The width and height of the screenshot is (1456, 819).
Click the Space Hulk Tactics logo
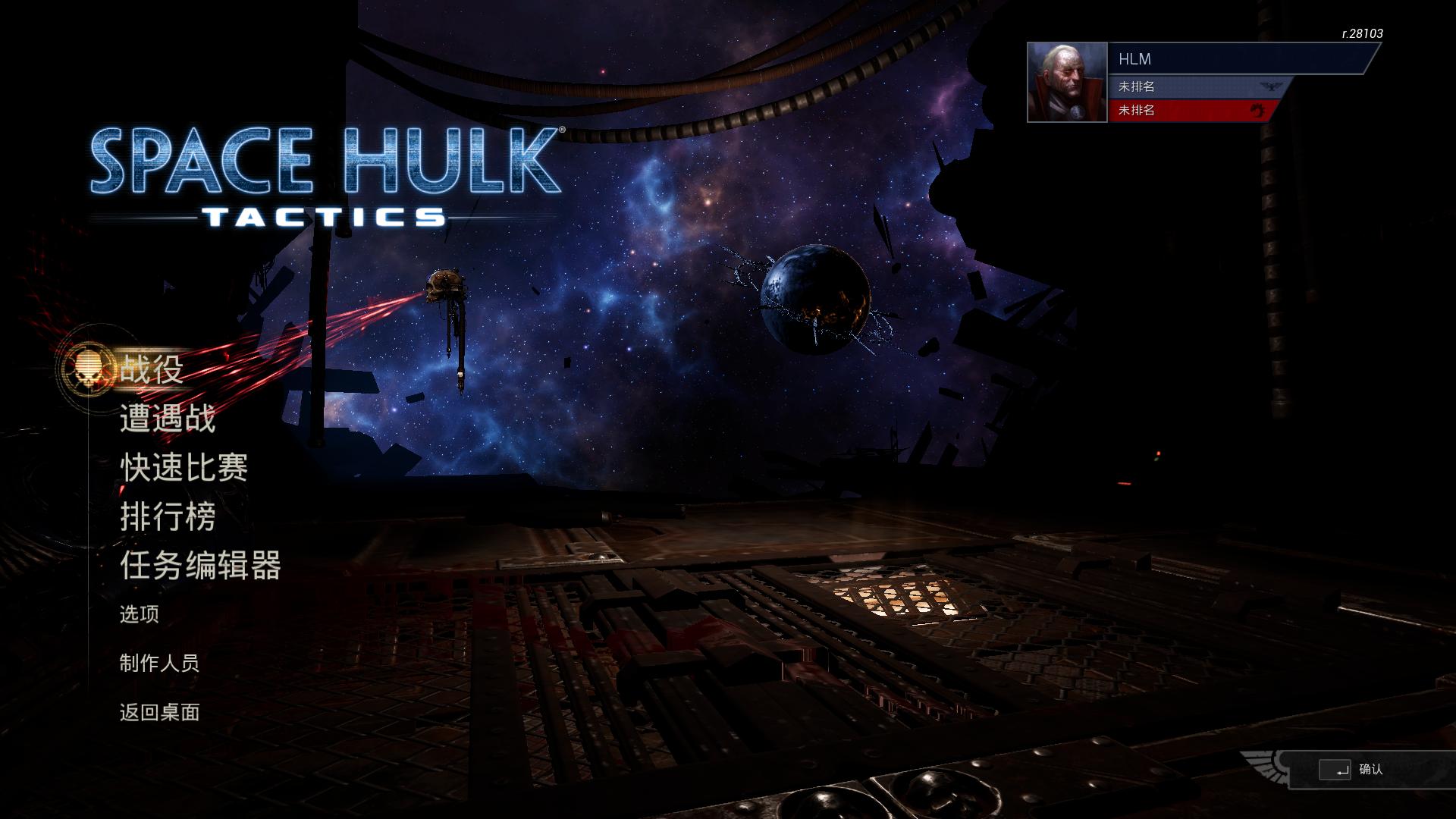[326, 174]
